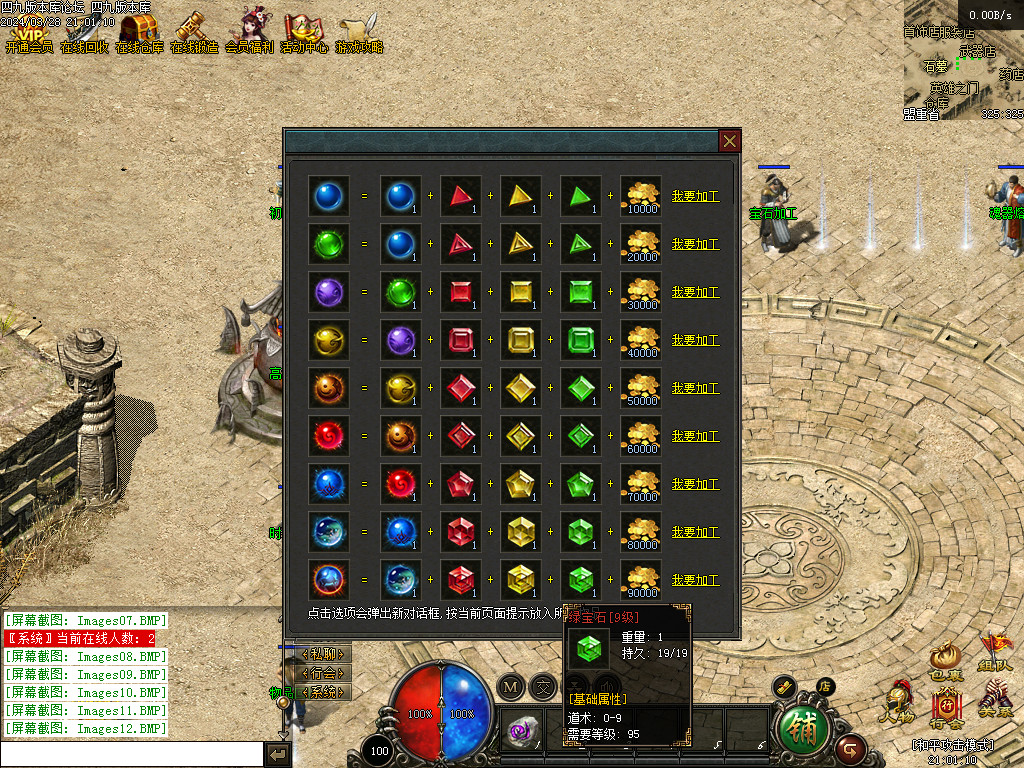Switch chat to 私聊 private channel
Viewport: 1024px width, 768px height.
pos(326,655)
